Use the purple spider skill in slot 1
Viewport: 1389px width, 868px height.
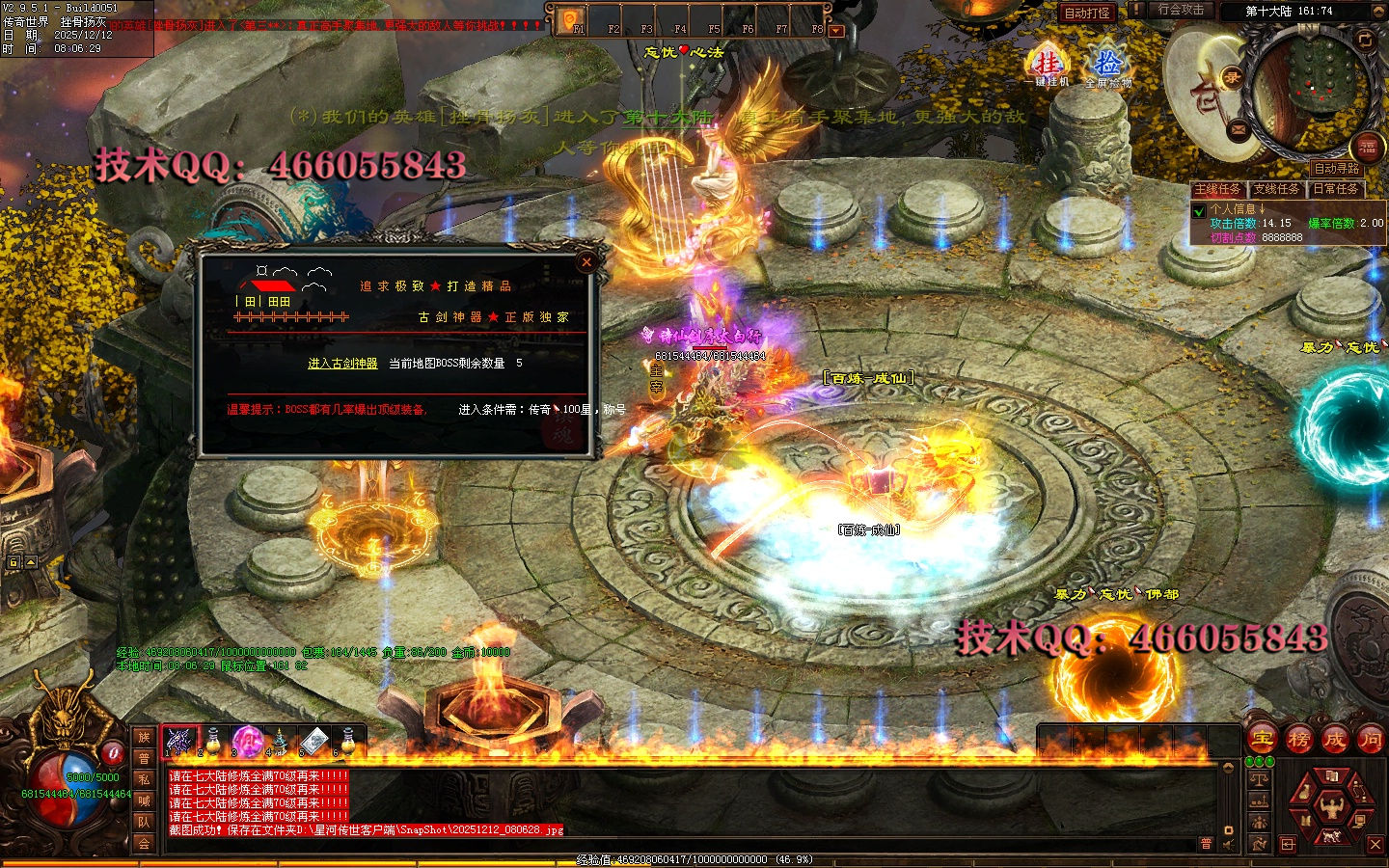coord(177,741)
